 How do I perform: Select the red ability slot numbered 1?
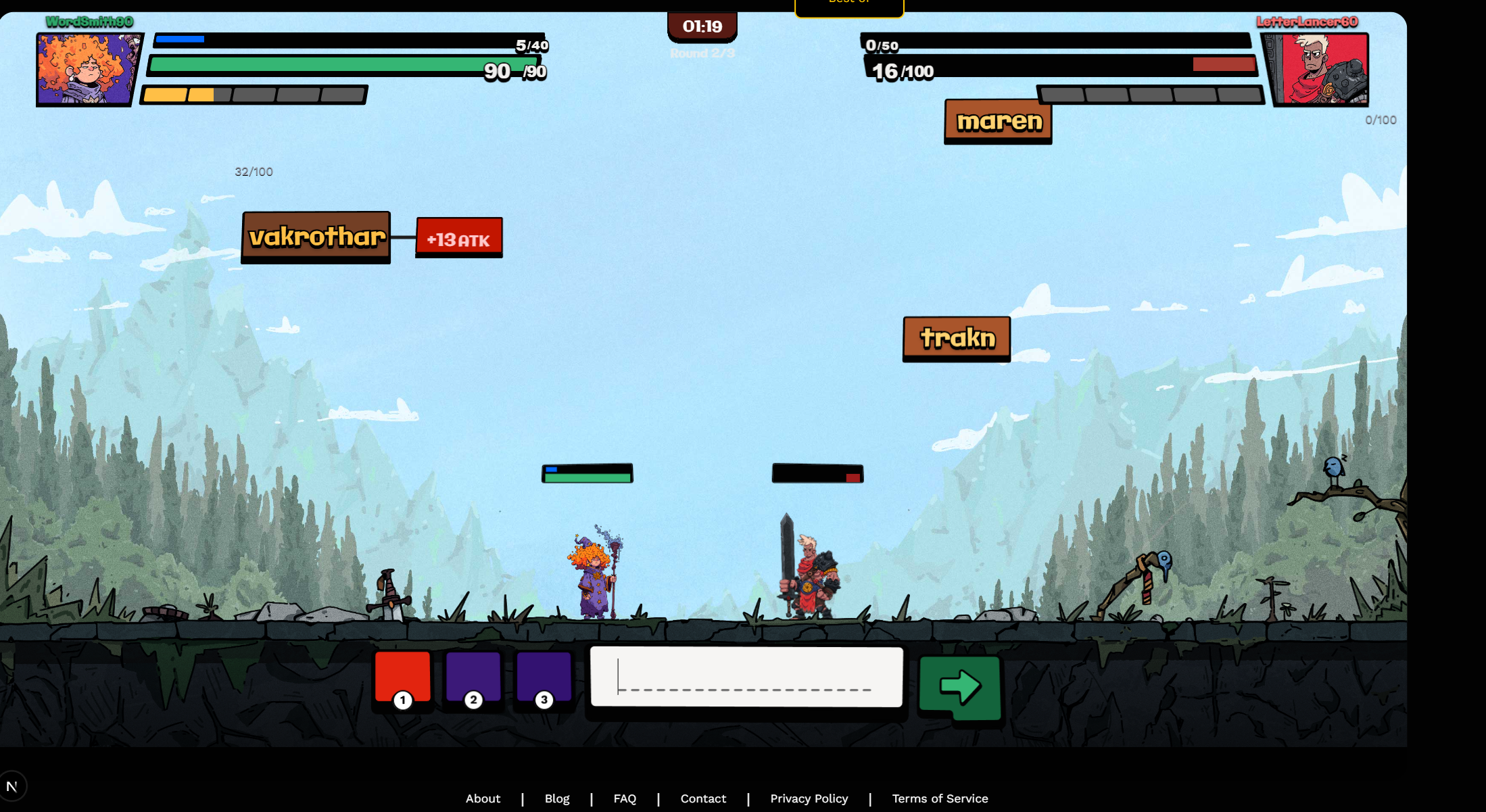pos(403,678)
